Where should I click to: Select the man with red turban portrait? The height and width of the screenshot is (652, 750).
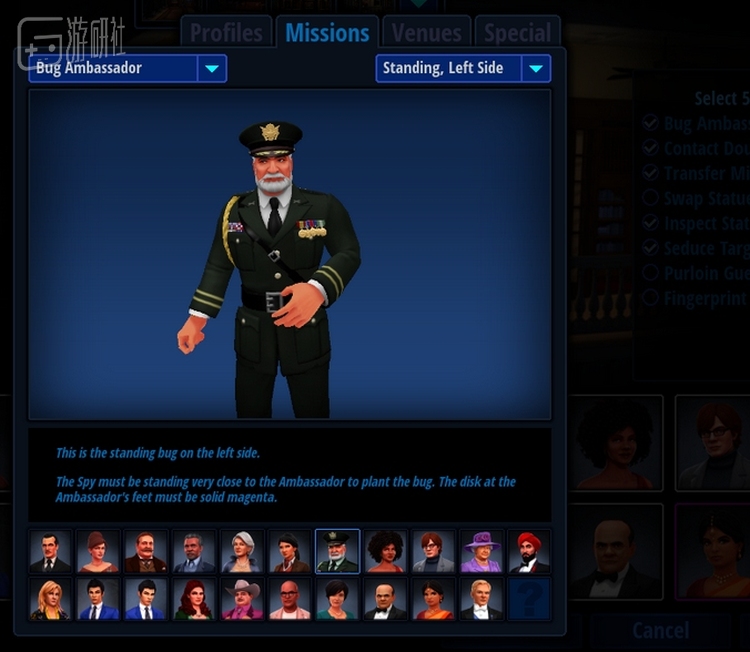coord(530,551)
